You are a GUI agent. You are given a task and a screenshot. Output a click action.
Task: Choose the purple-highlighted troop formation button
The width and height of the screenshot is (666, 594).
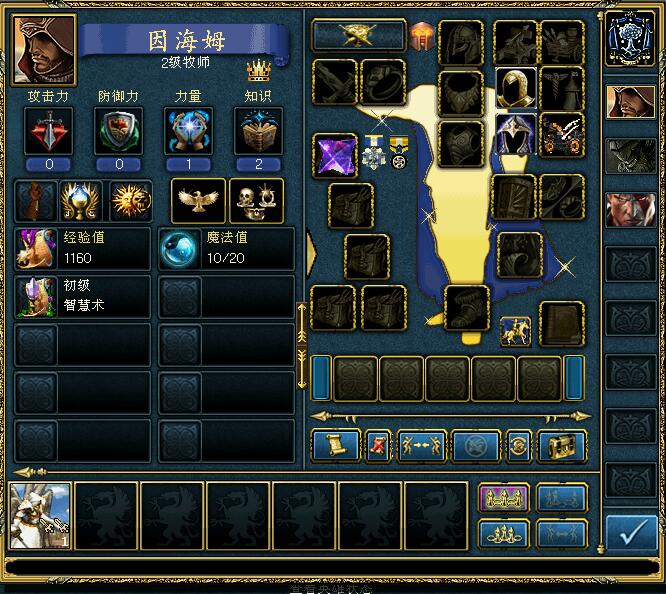pos(503,498)
